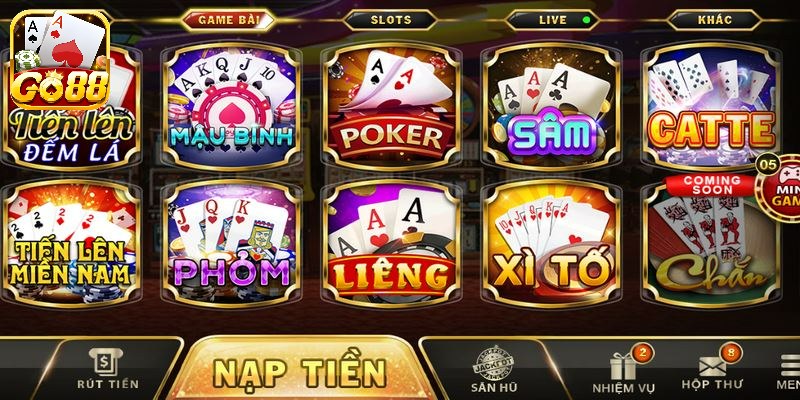Choose the Poker game tile
Screen dimensions: 800x400
(x=392, y=105)
